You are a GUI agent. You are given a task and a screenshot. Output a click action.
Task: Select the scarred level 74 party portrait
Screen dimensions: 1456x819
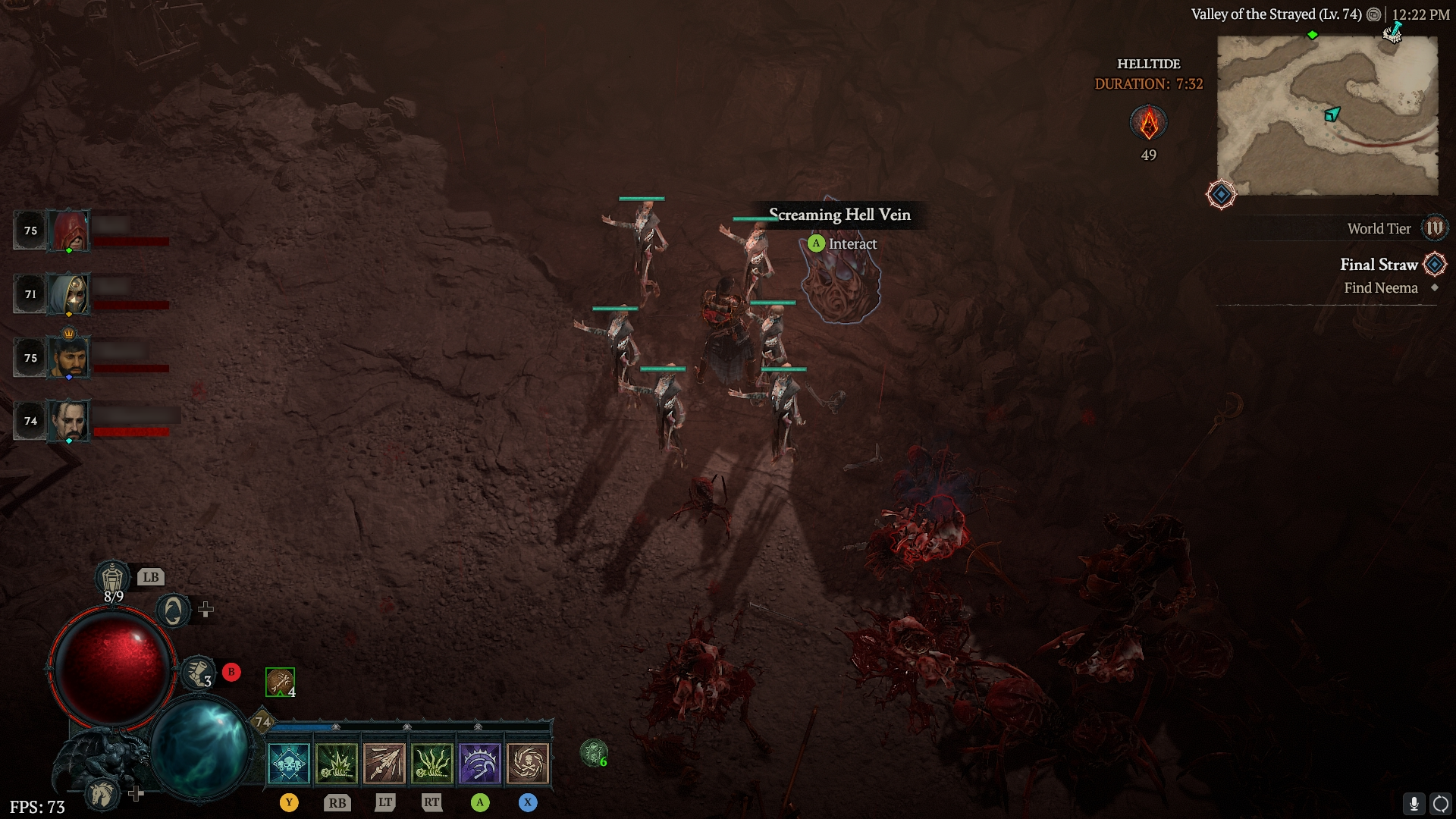69,421
